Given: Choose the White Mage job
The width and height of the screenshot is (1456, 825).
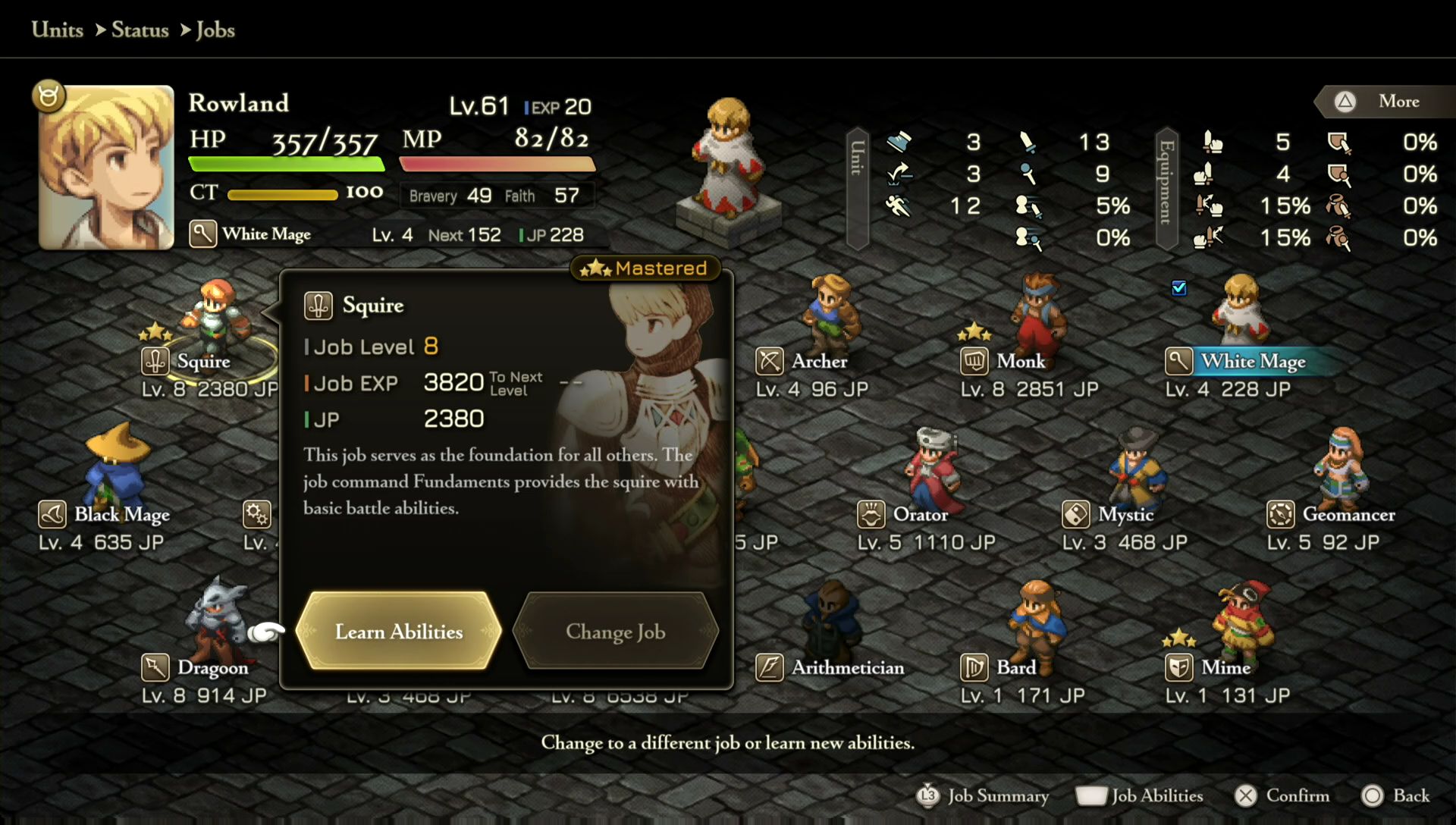Looking at the screenshot, I should pos(1252,361).
